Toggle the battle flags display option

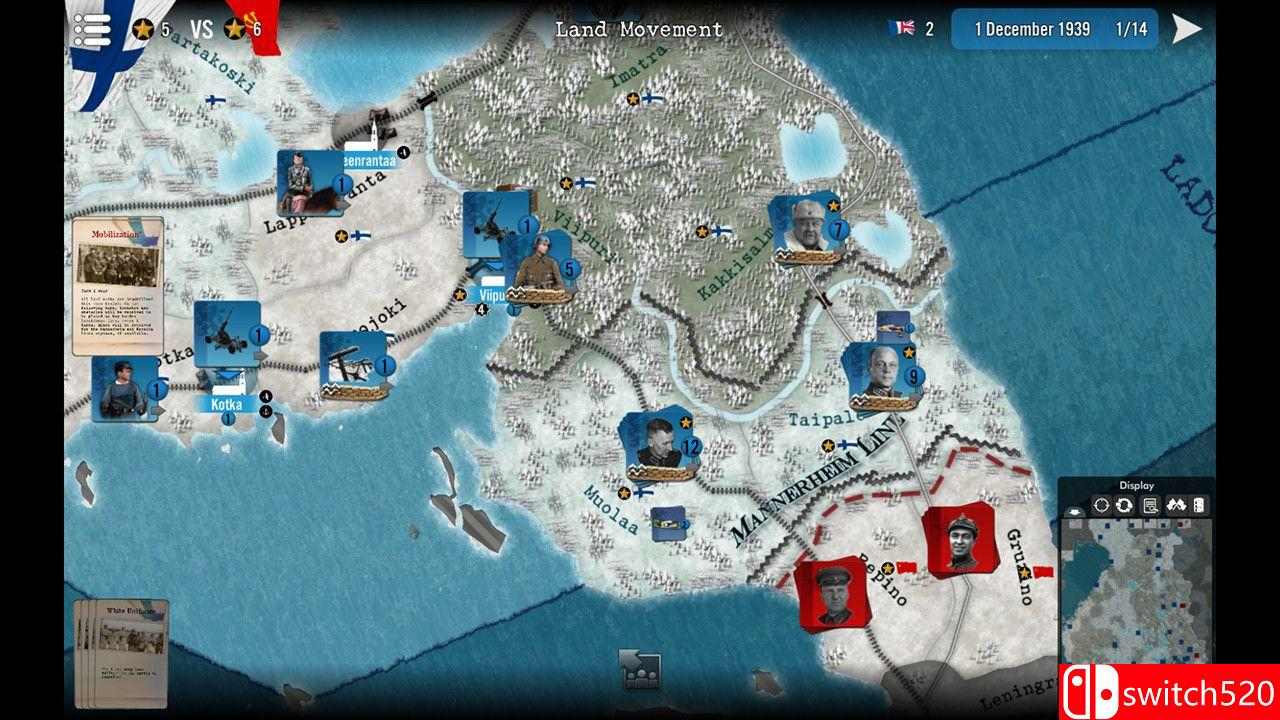tap(1177, 505)
